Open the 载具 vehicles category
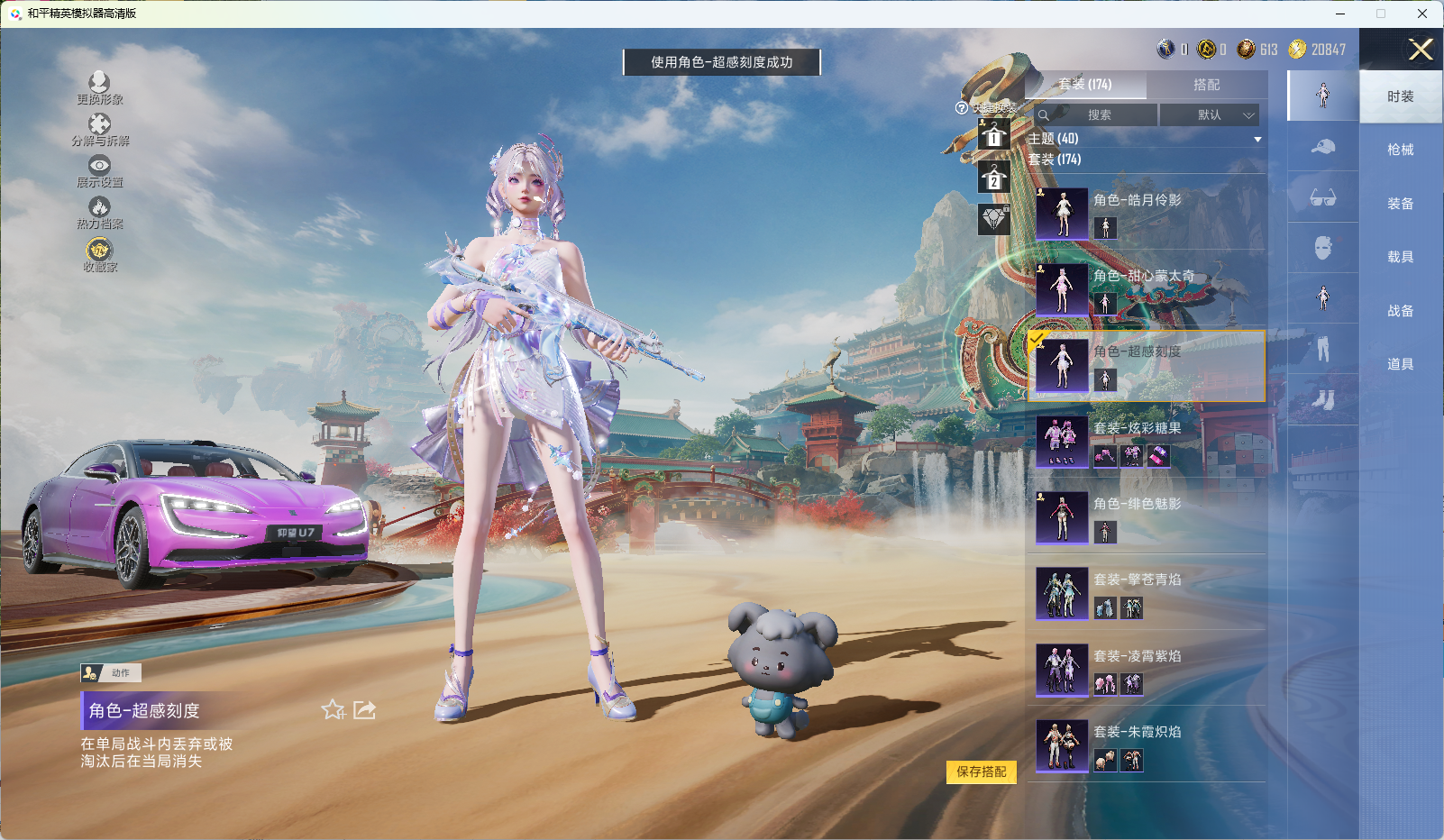 click(1400, 257)
